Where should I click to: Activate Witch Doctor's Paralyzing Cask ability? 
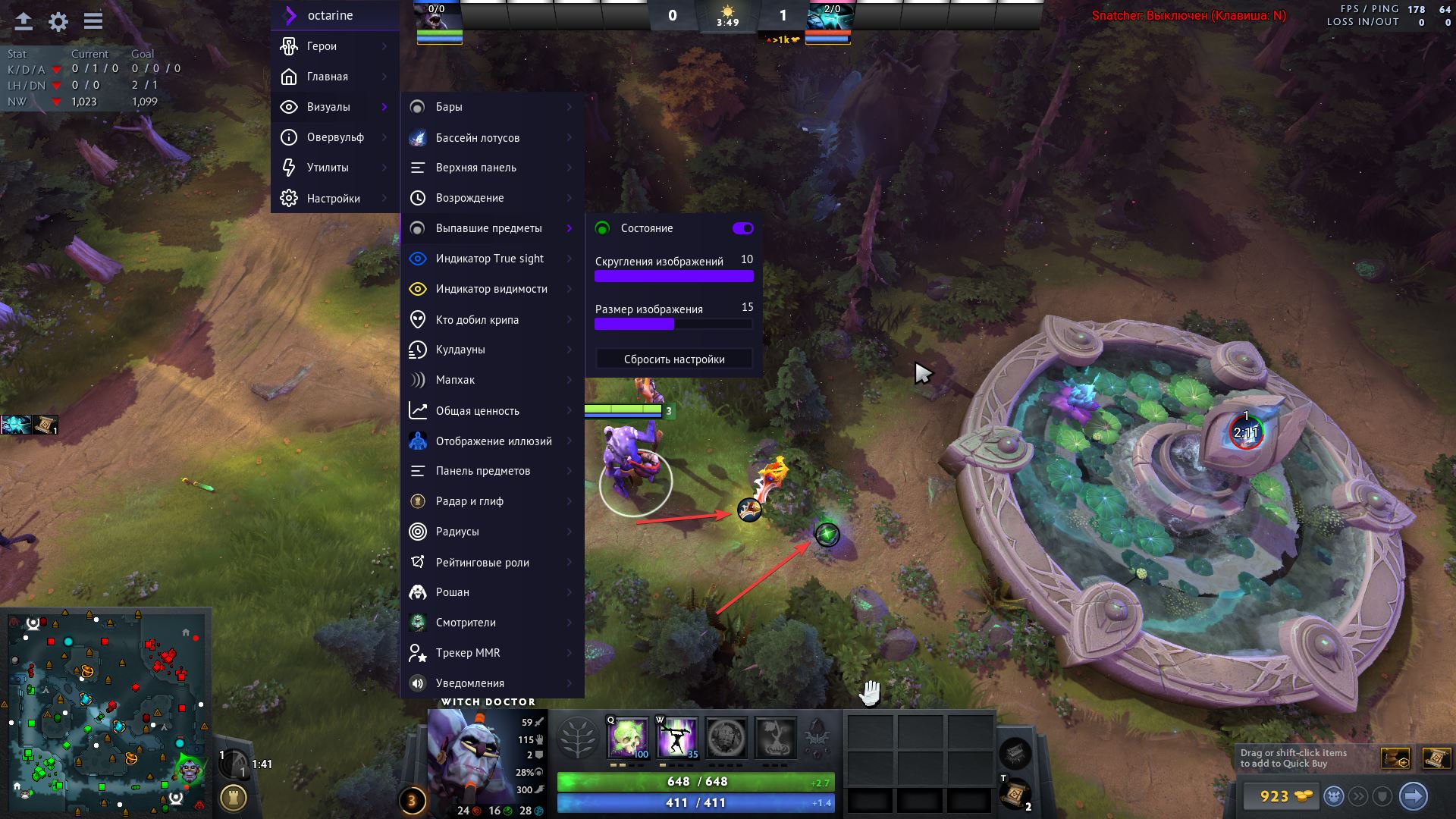[x=628, y=737]
